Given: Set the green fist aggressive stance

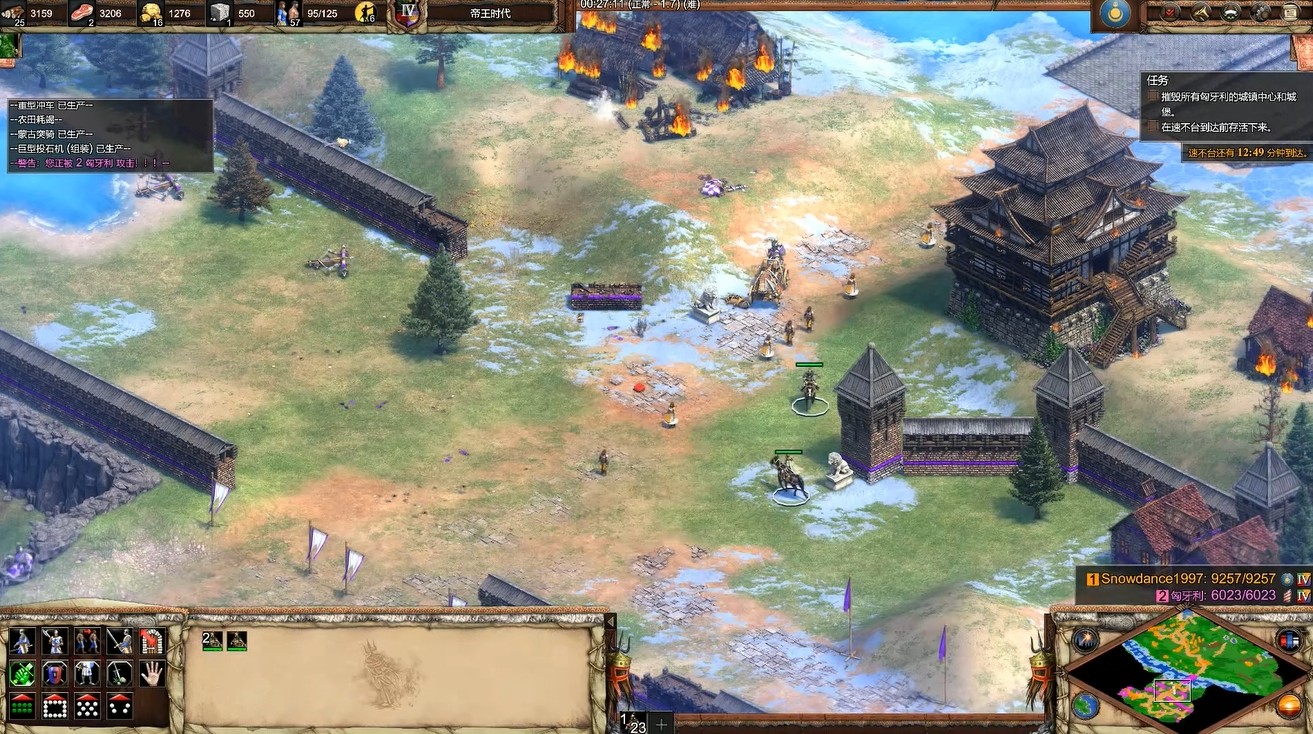Looking at the screenshot, I should pyautogui.click(x=22, y=673).
